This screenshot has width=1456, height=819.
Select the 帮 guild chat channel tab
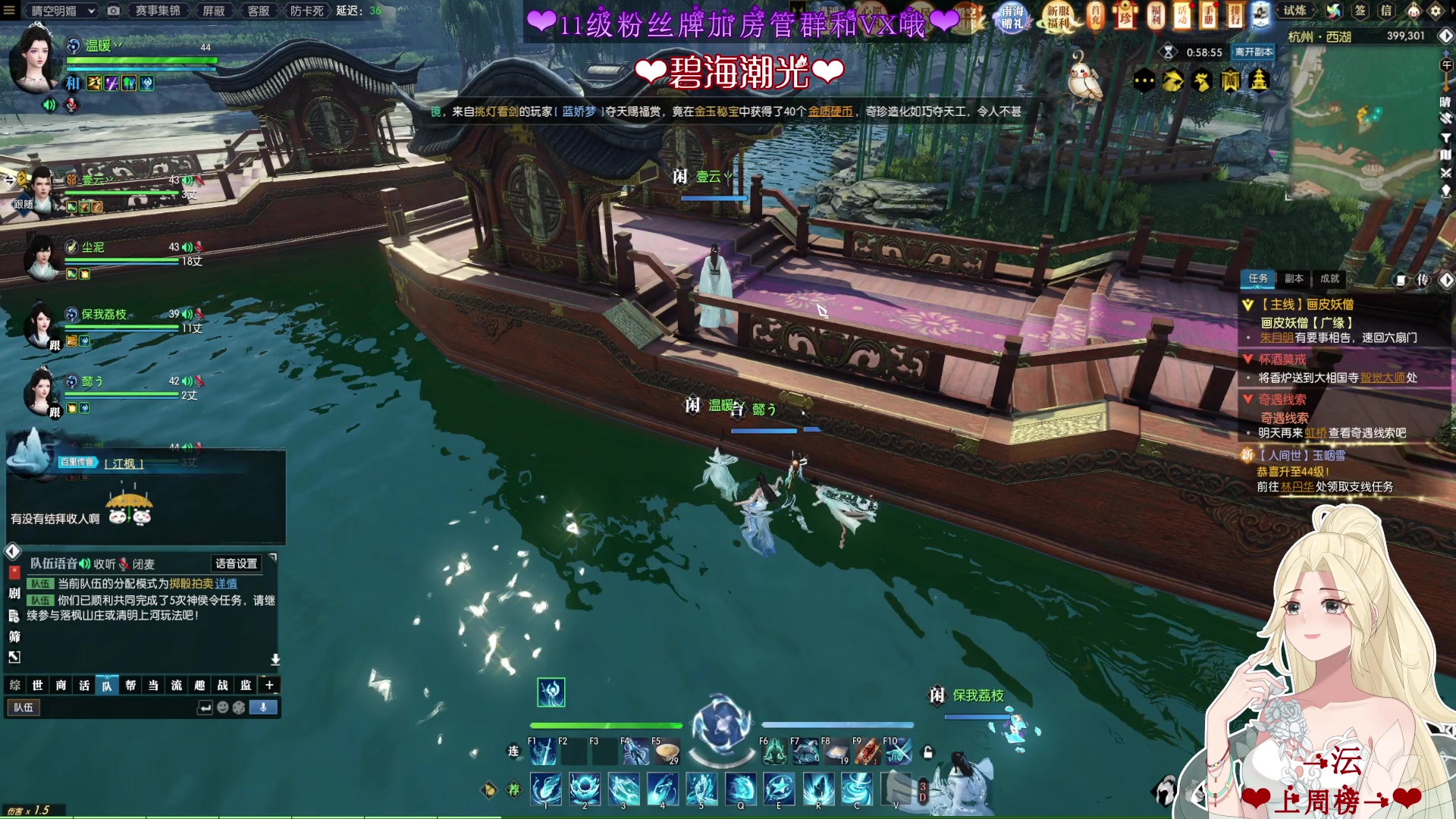[130, 686]
